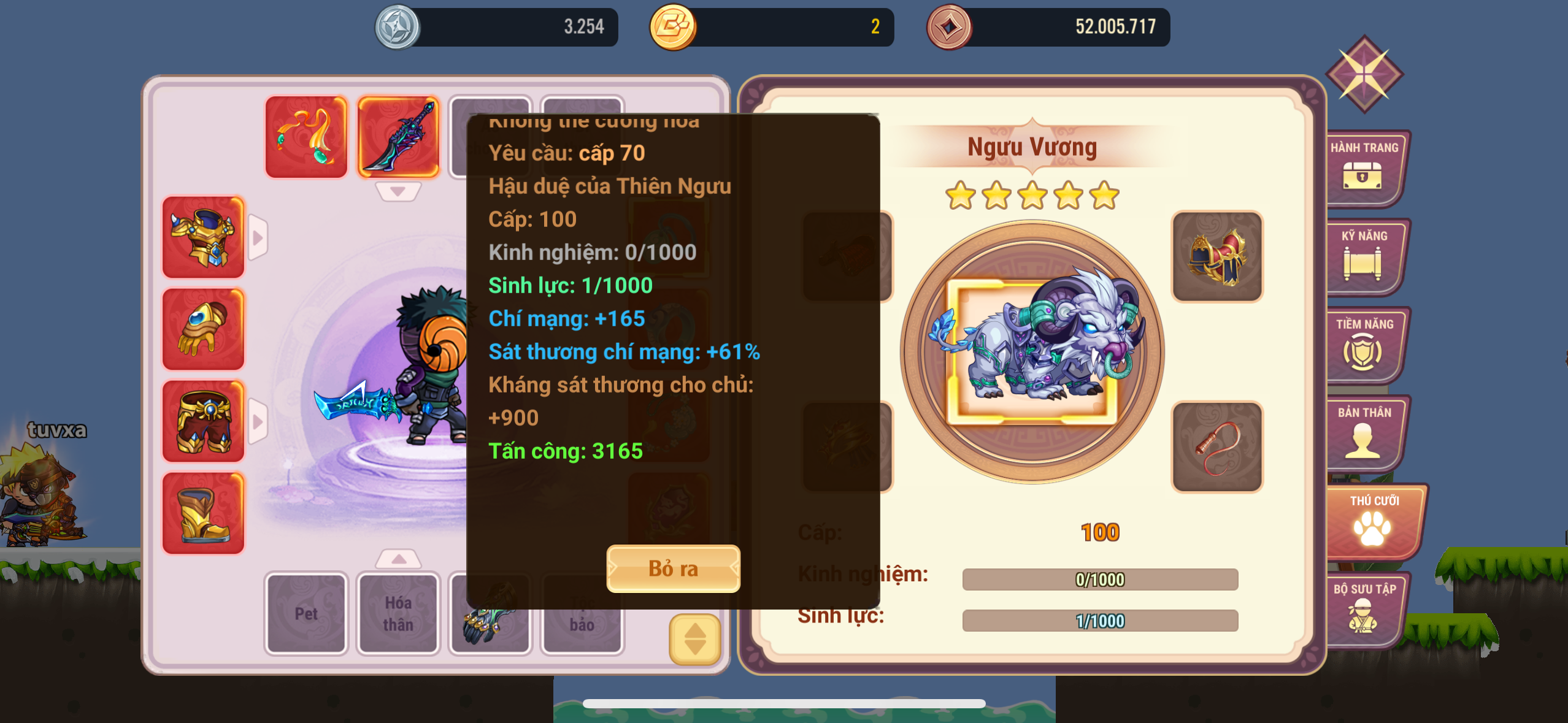
Task: Open the Hóa thân slot
Action: click(398, 613)
